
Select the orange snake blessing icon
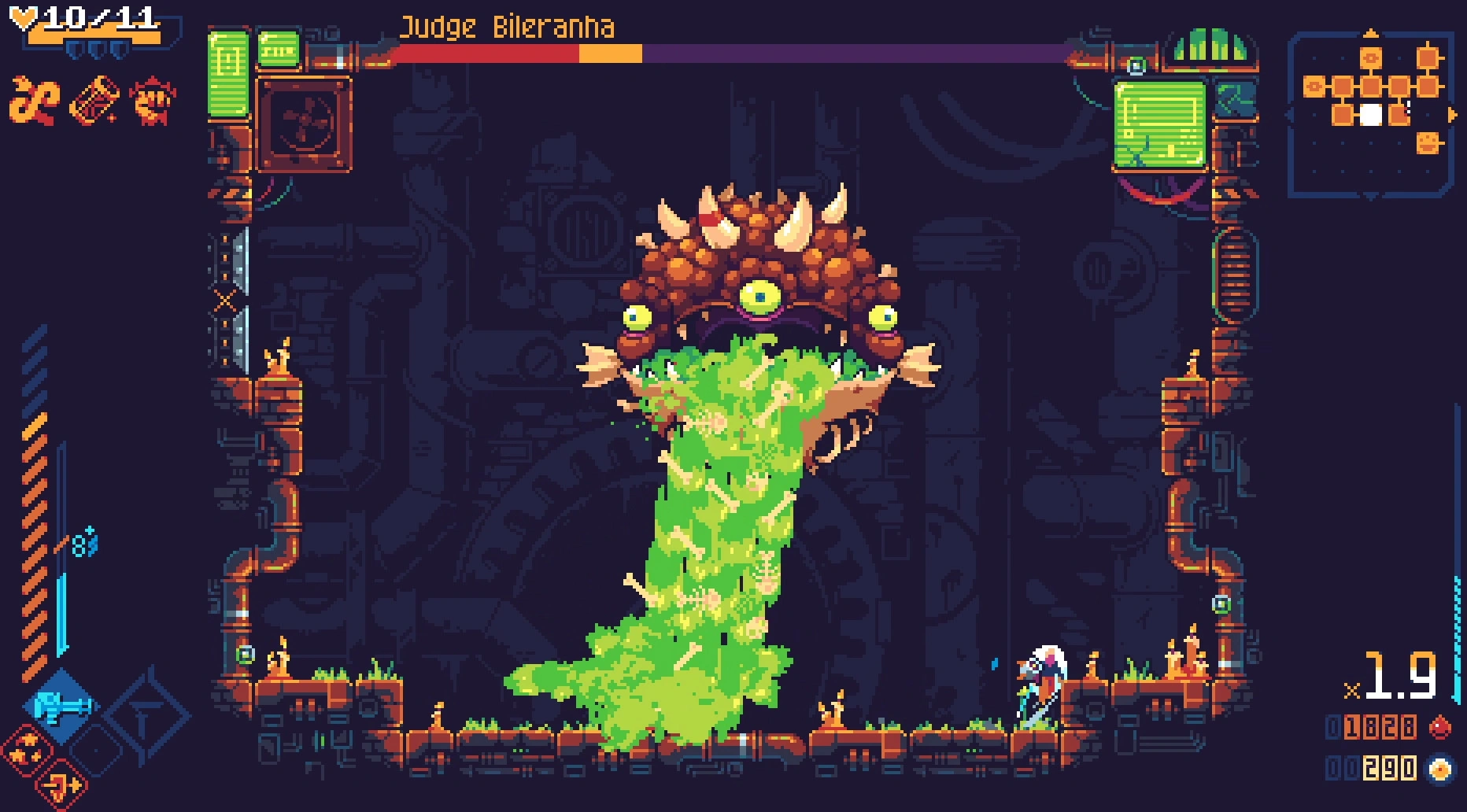pyautogui.click(x=34, y=101)
